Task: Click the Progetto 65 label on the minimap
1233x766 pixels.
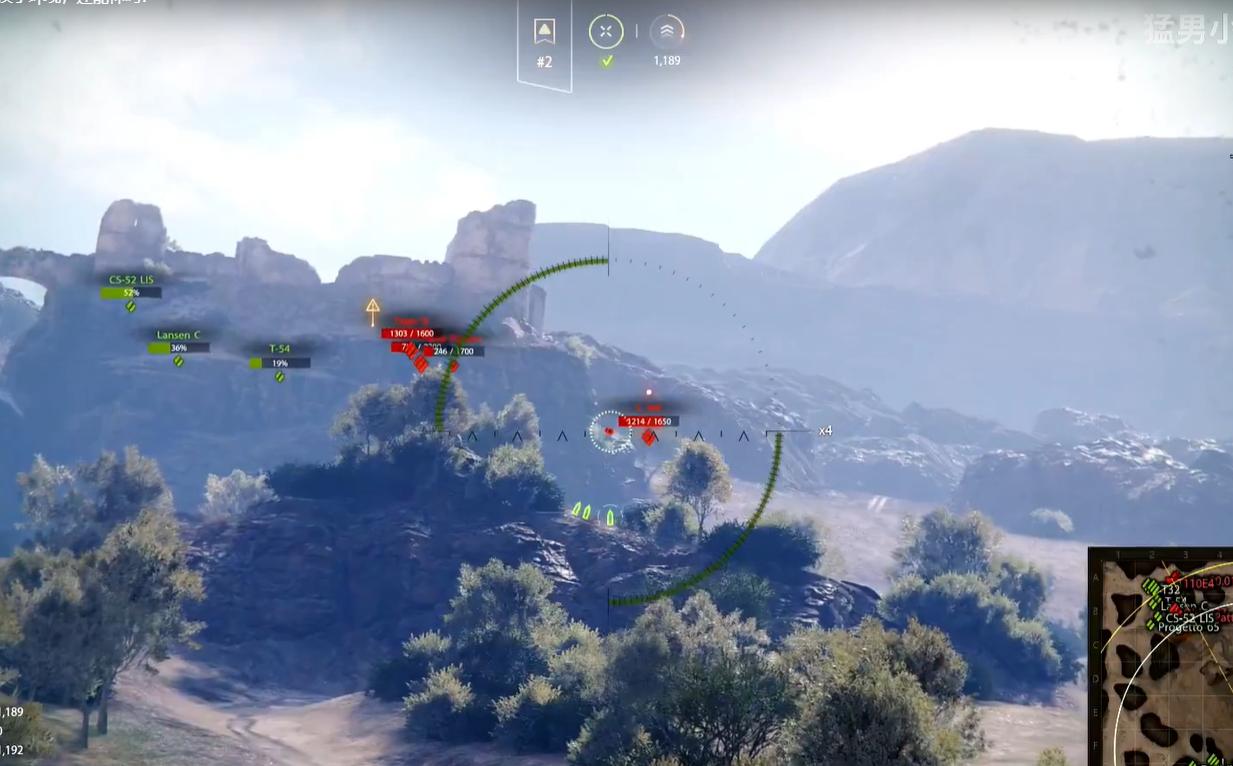Action: coord(1188,627)
